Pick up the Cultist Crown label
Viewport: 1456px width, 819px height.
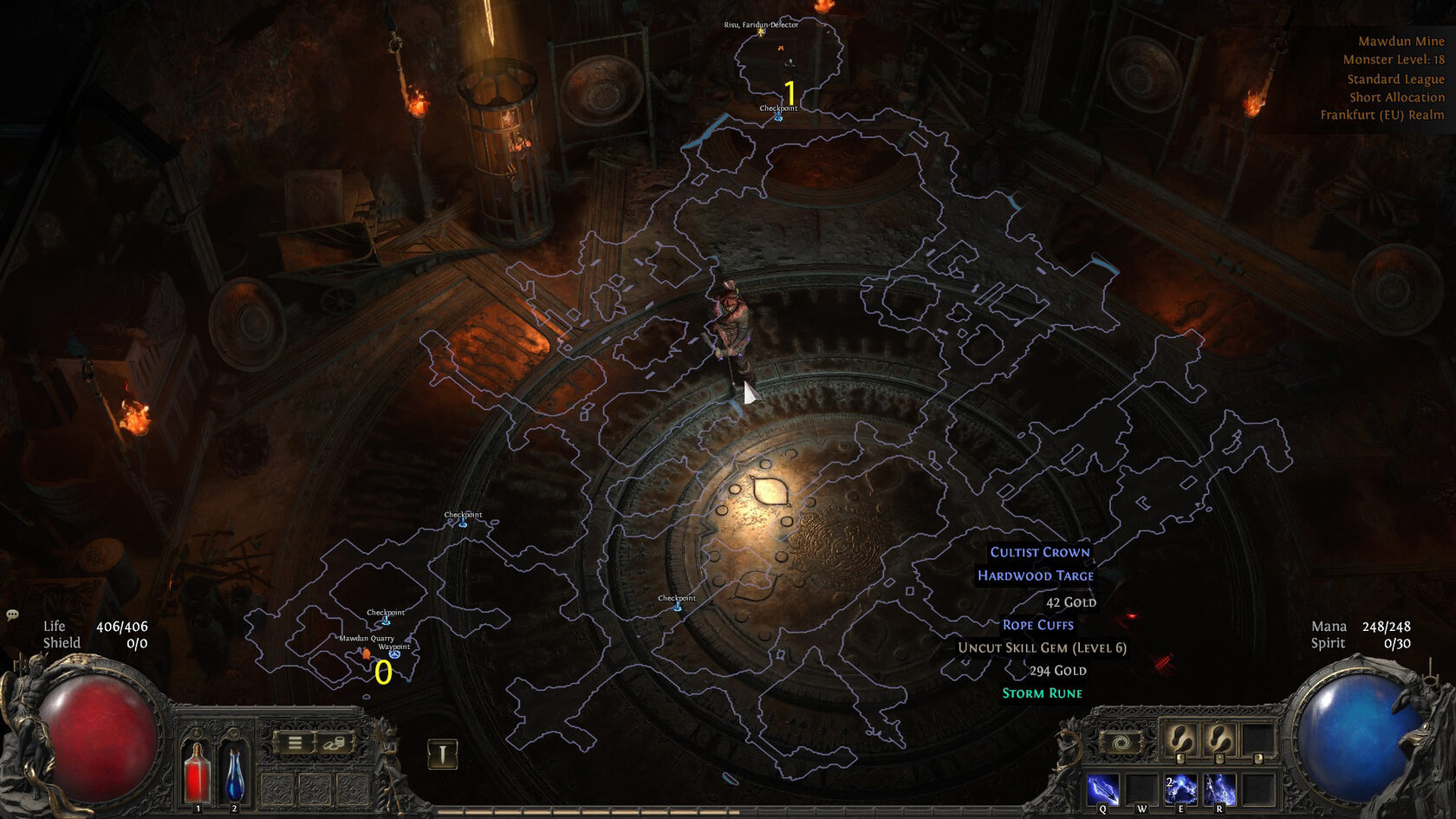1040,552
